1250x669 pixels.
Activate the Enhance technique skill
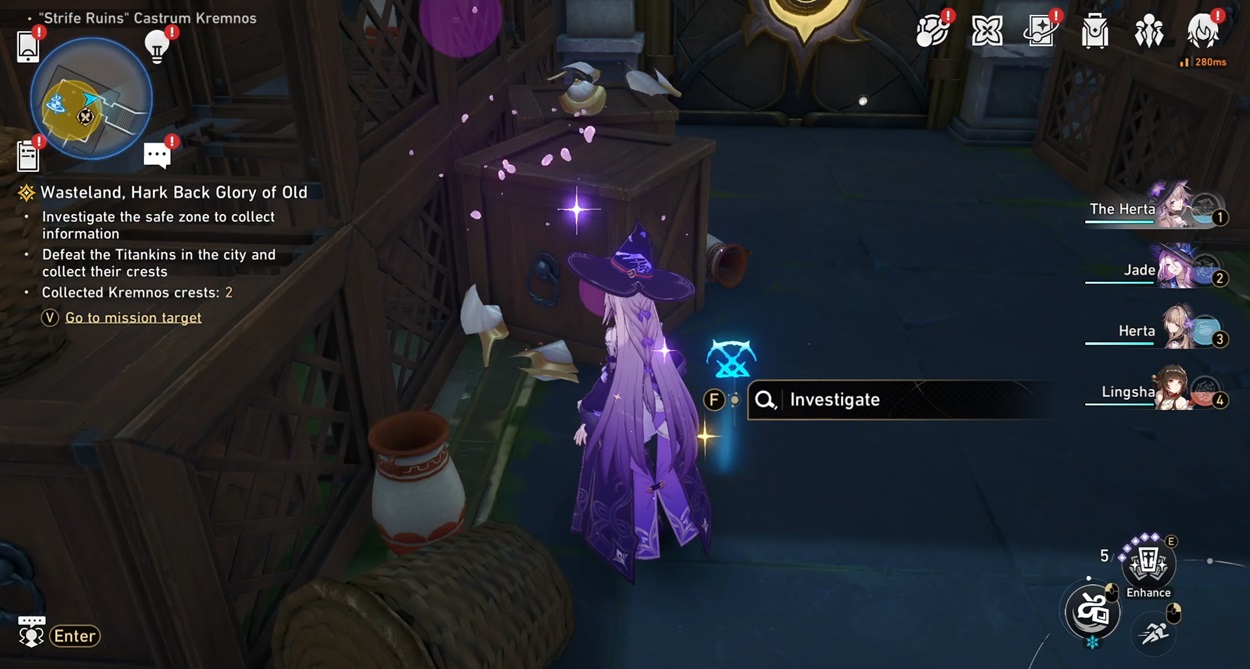1147,563
